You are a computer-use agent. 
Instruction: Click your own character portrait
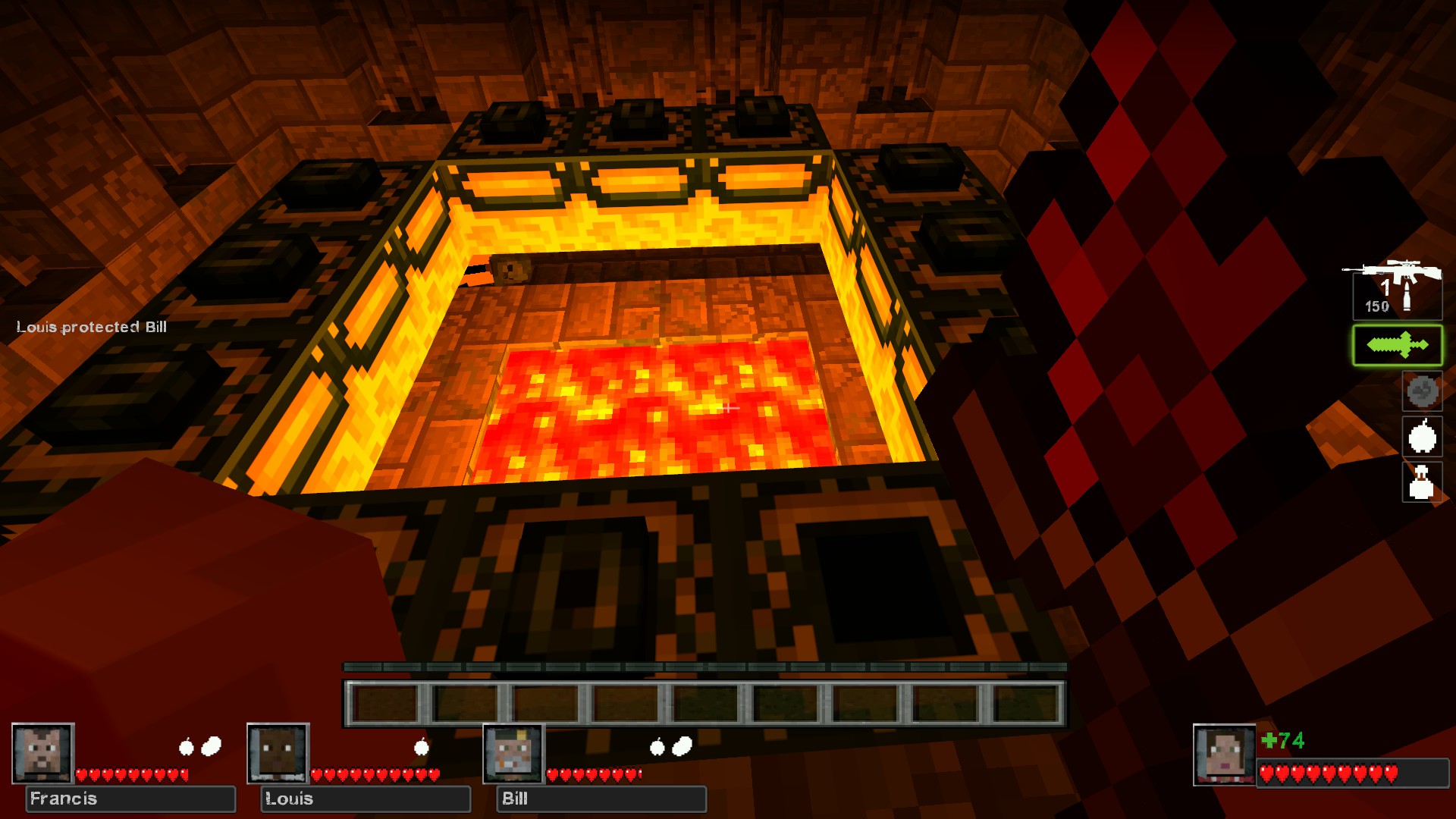1224,755
